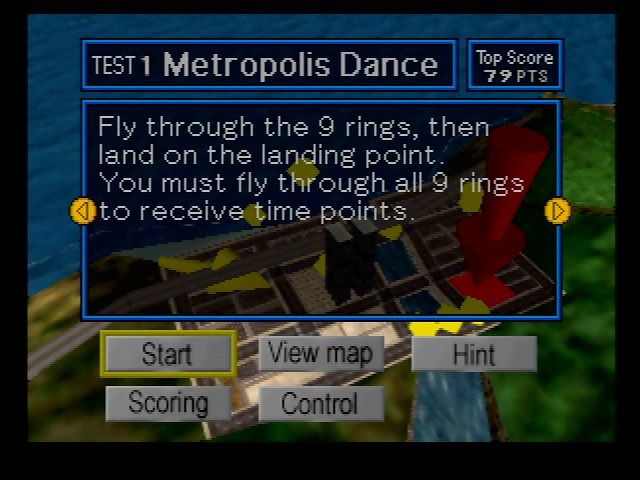Select the Start button

[167, 354]
